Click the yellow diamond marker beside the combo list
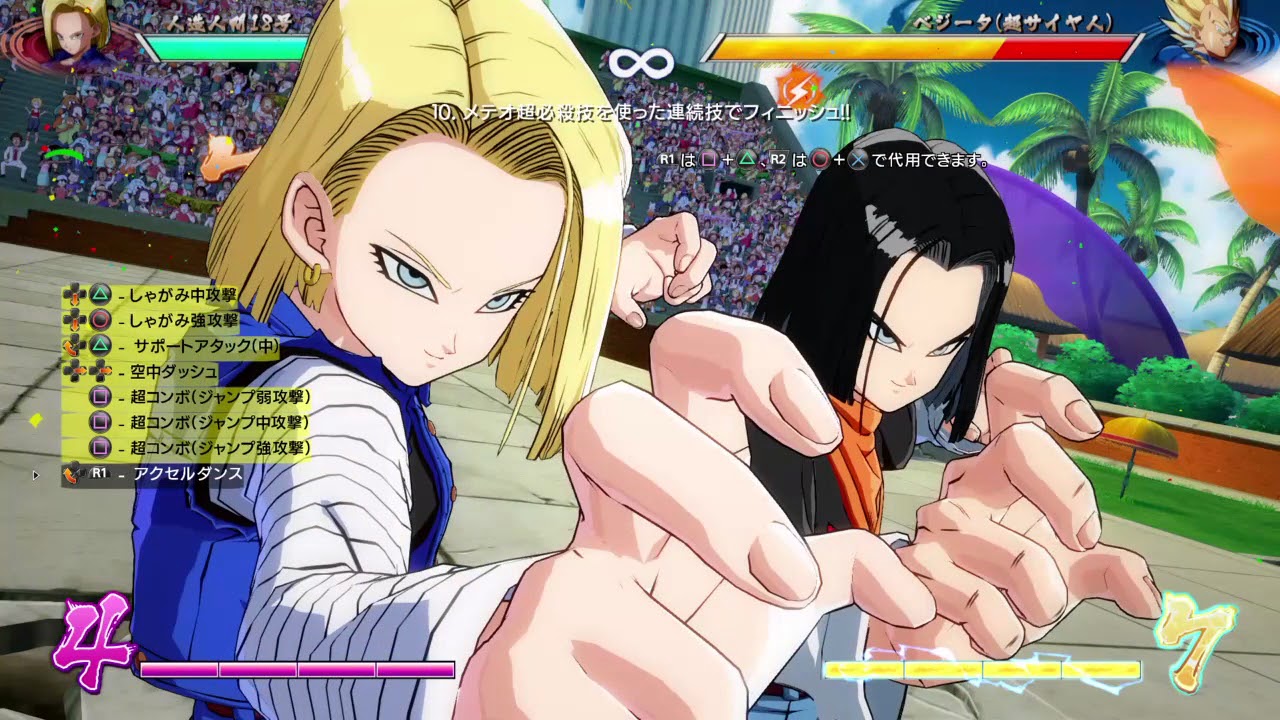This screenshot has width=1280, height=720. [38, 419]
